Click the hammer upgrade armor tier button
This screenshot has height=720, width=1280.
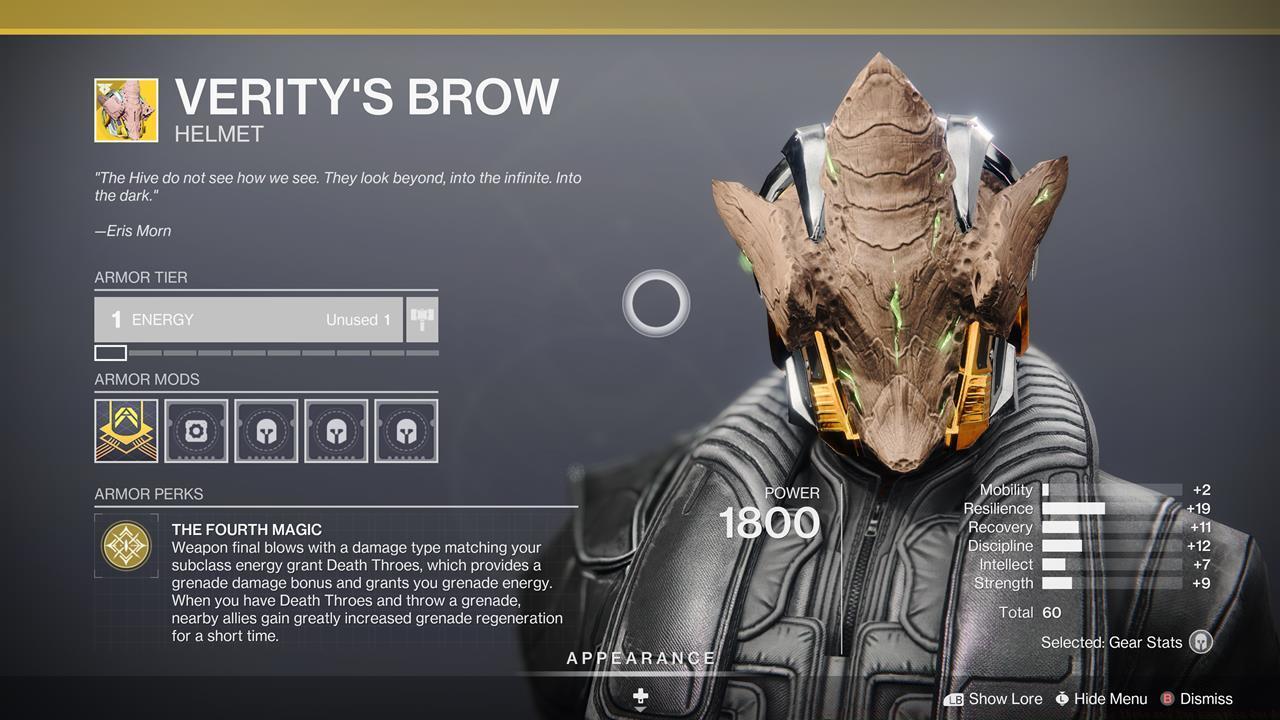(x=422, y=320)
